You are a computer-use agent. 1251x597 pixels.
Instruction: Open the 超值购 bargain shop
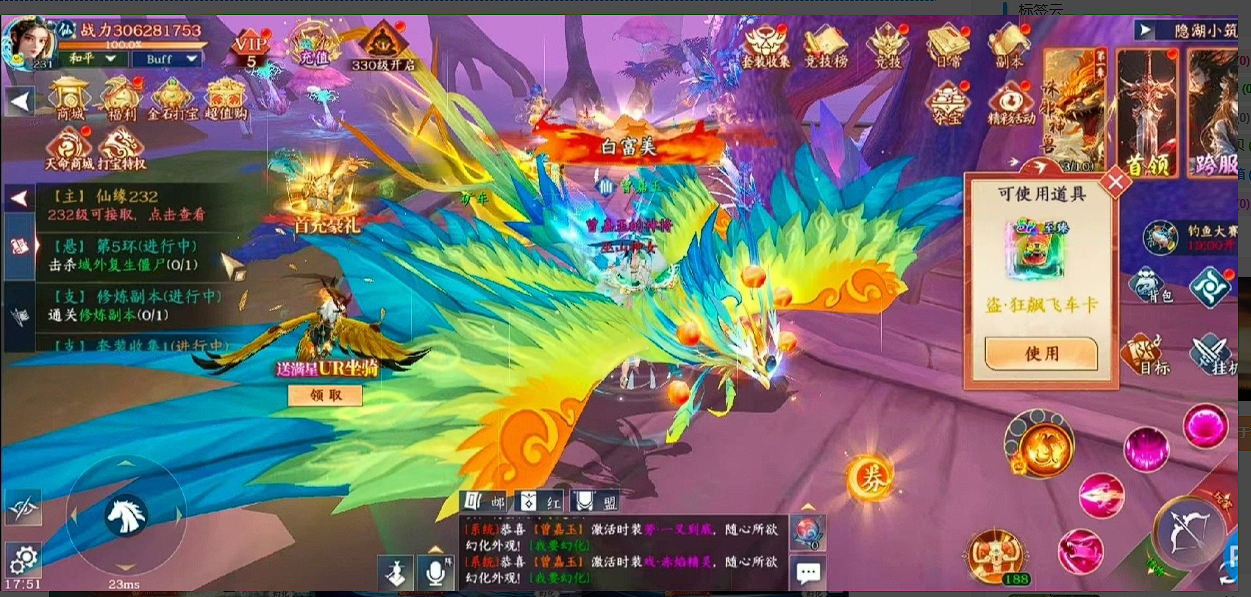coord(226,98)
